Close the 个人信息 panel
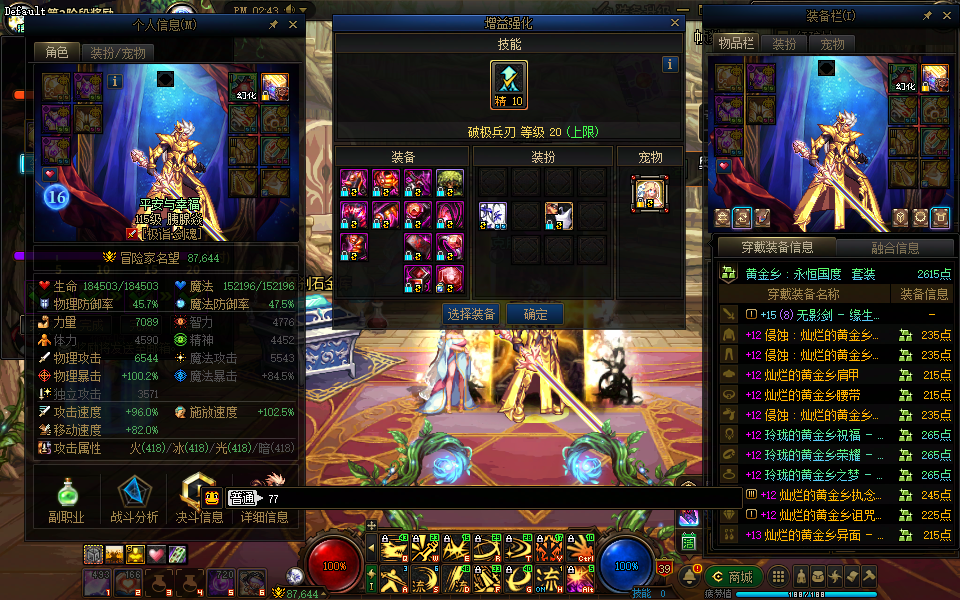The height and width of the screenshot is (600, 960). coord(293,24)
